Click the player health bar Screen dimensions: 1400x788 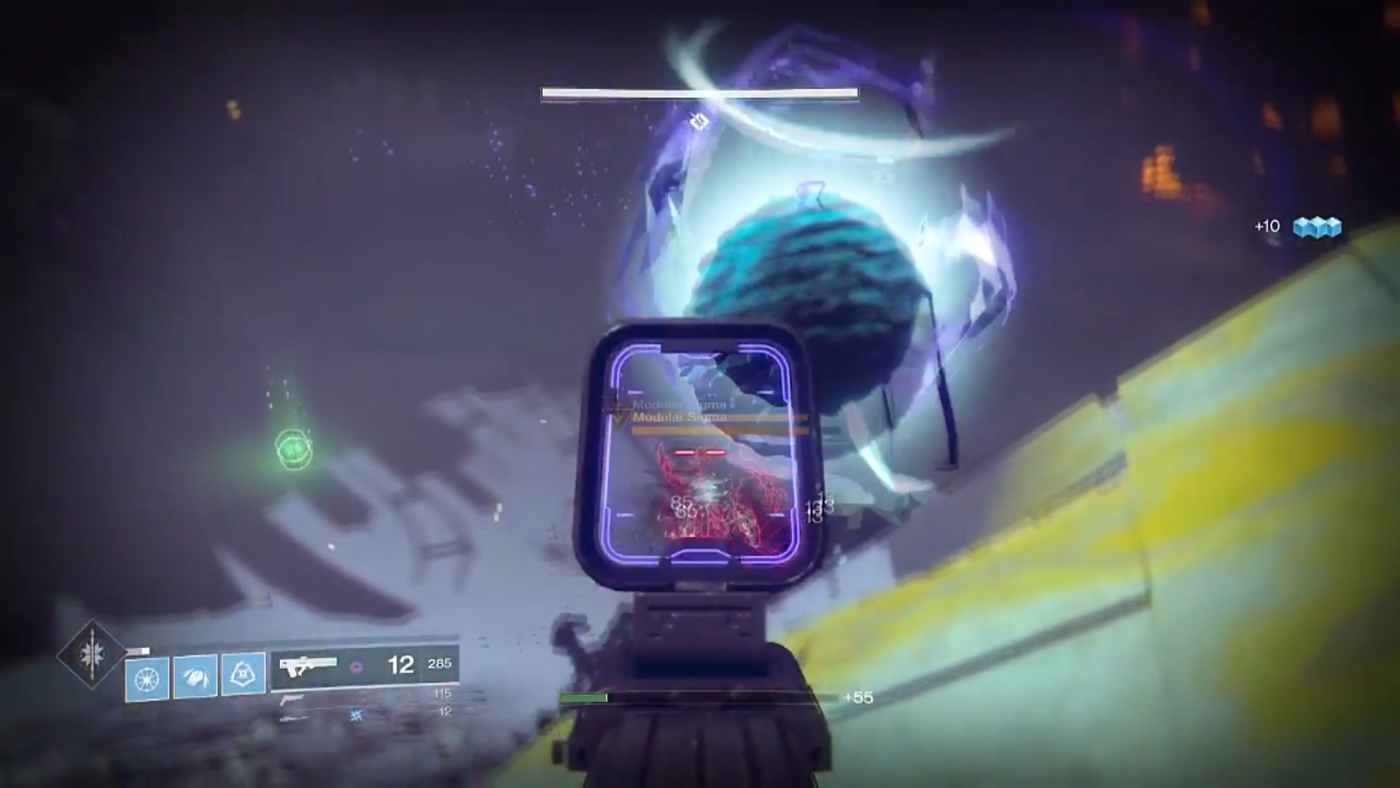click(585, 697)
